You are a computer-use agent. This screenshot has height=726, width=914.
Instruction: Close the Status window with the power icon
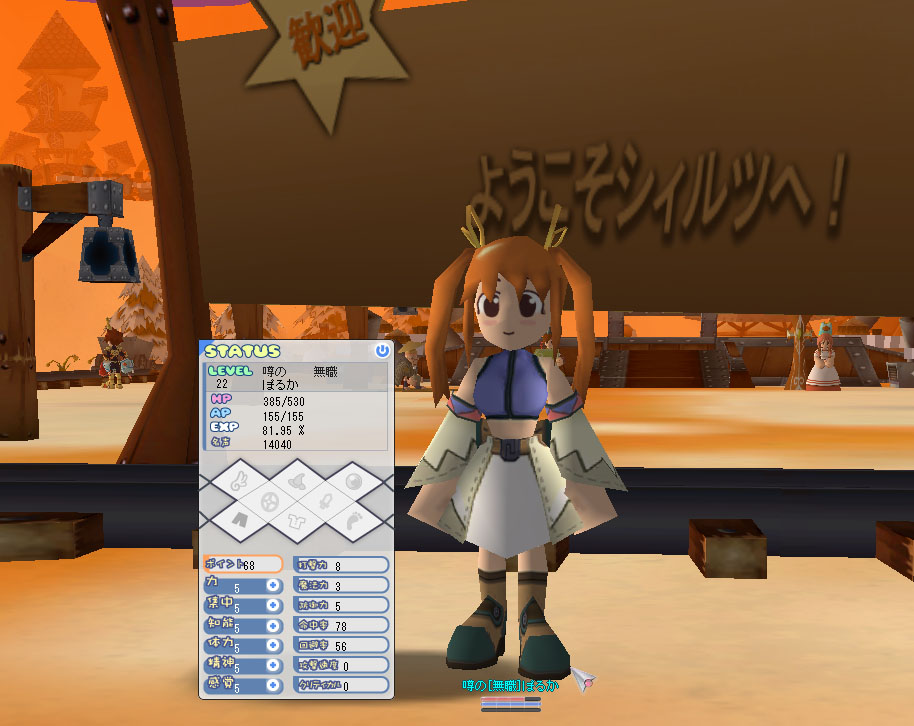381,351
